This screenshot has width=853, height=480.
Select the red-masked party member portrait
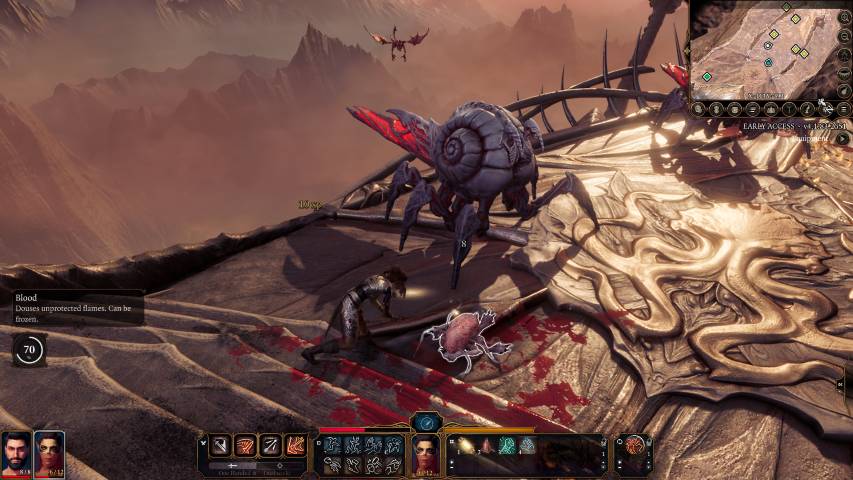point(49,454)
